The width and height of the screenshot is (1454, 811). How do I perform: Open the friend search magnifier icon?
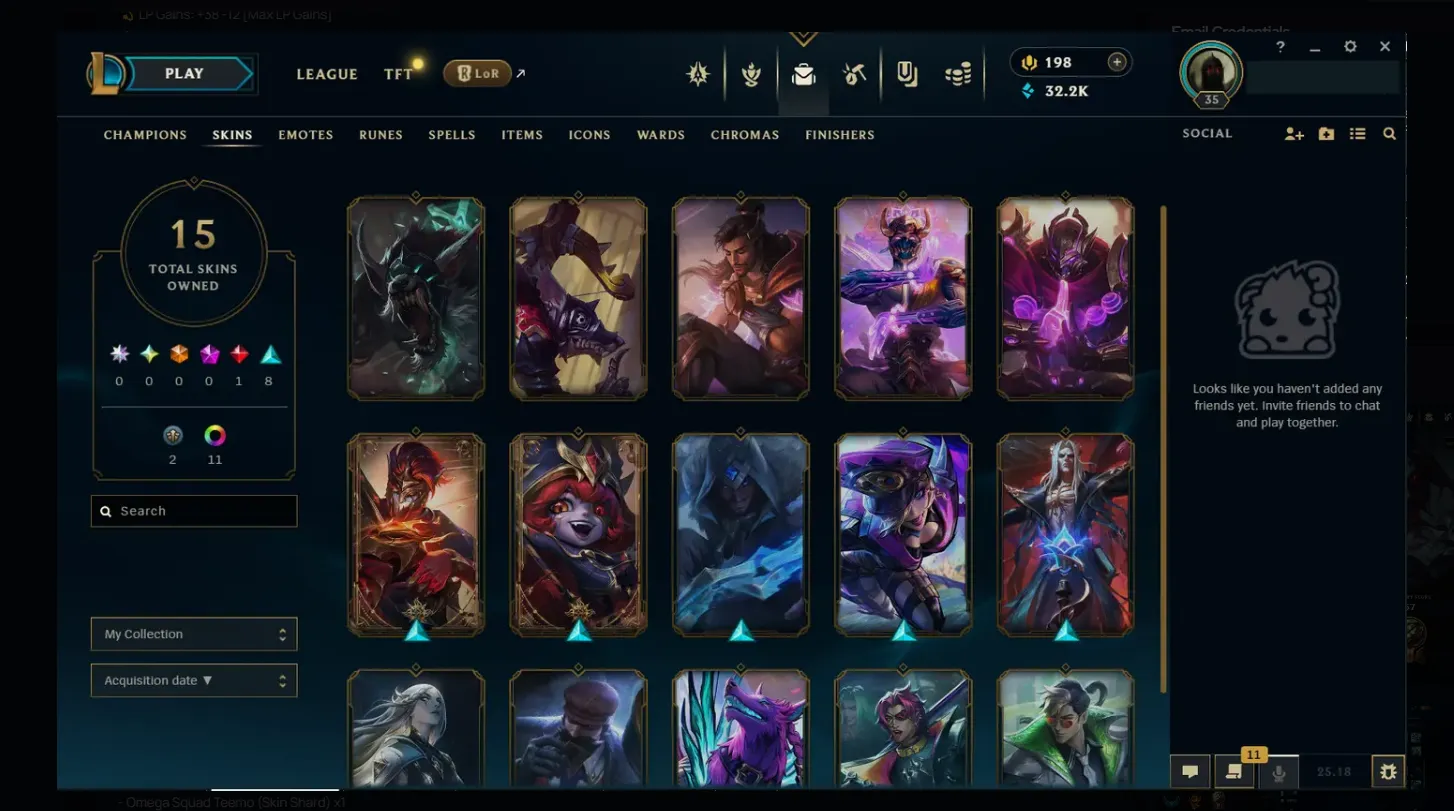(1389, 133)
